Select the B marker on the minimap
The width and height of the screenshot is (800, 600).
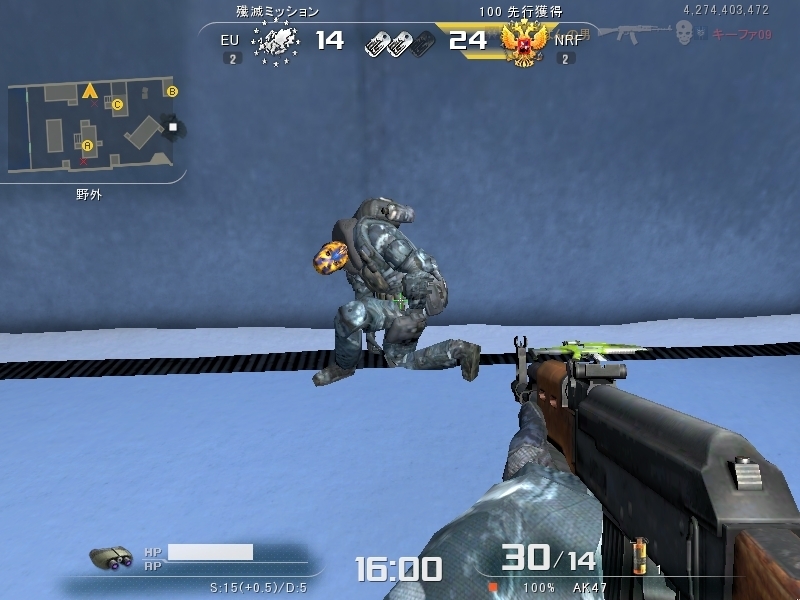(172, 92)
